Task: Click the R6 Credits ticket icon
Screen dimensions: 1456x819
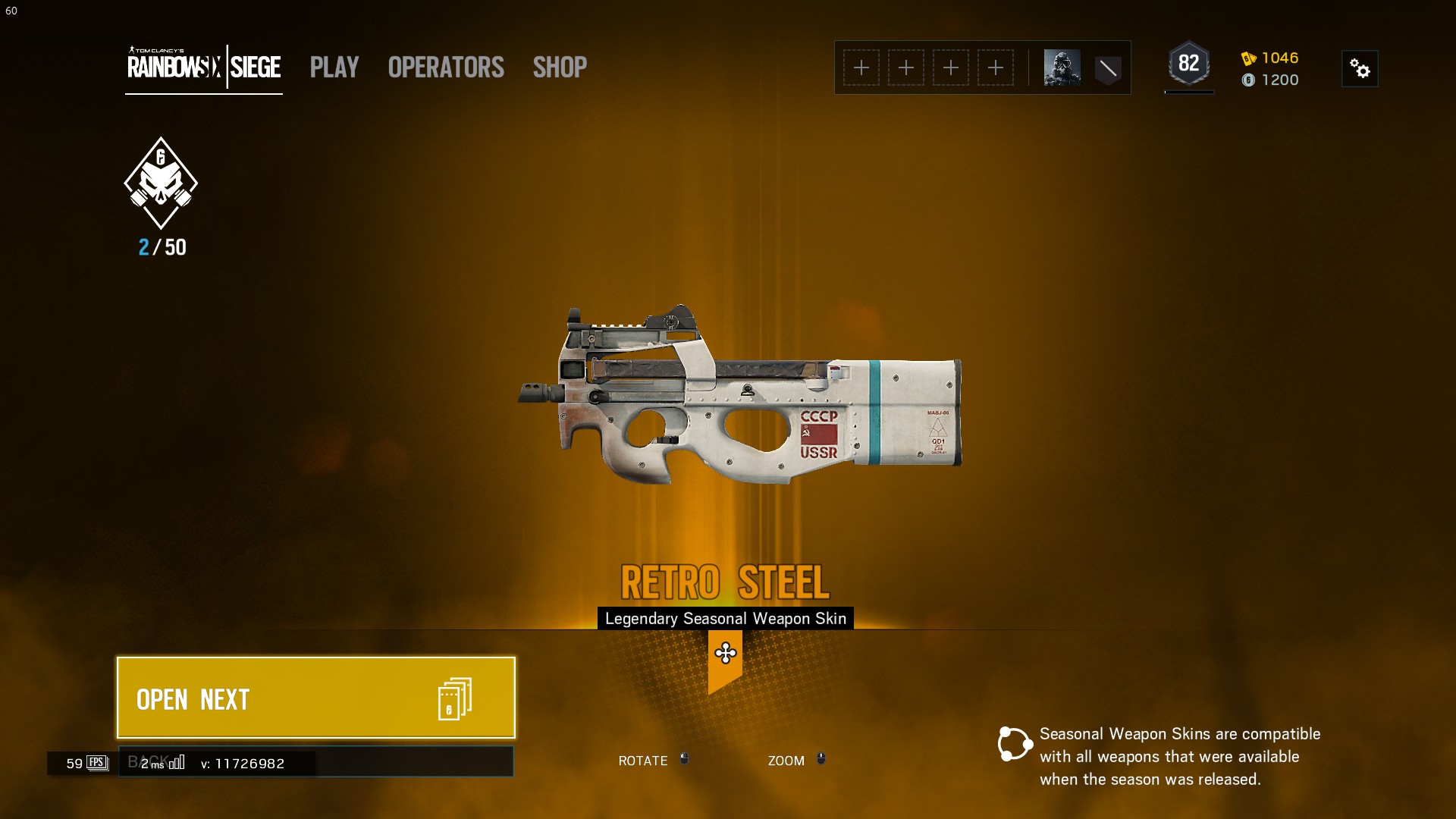Action: click(1248, 58)
